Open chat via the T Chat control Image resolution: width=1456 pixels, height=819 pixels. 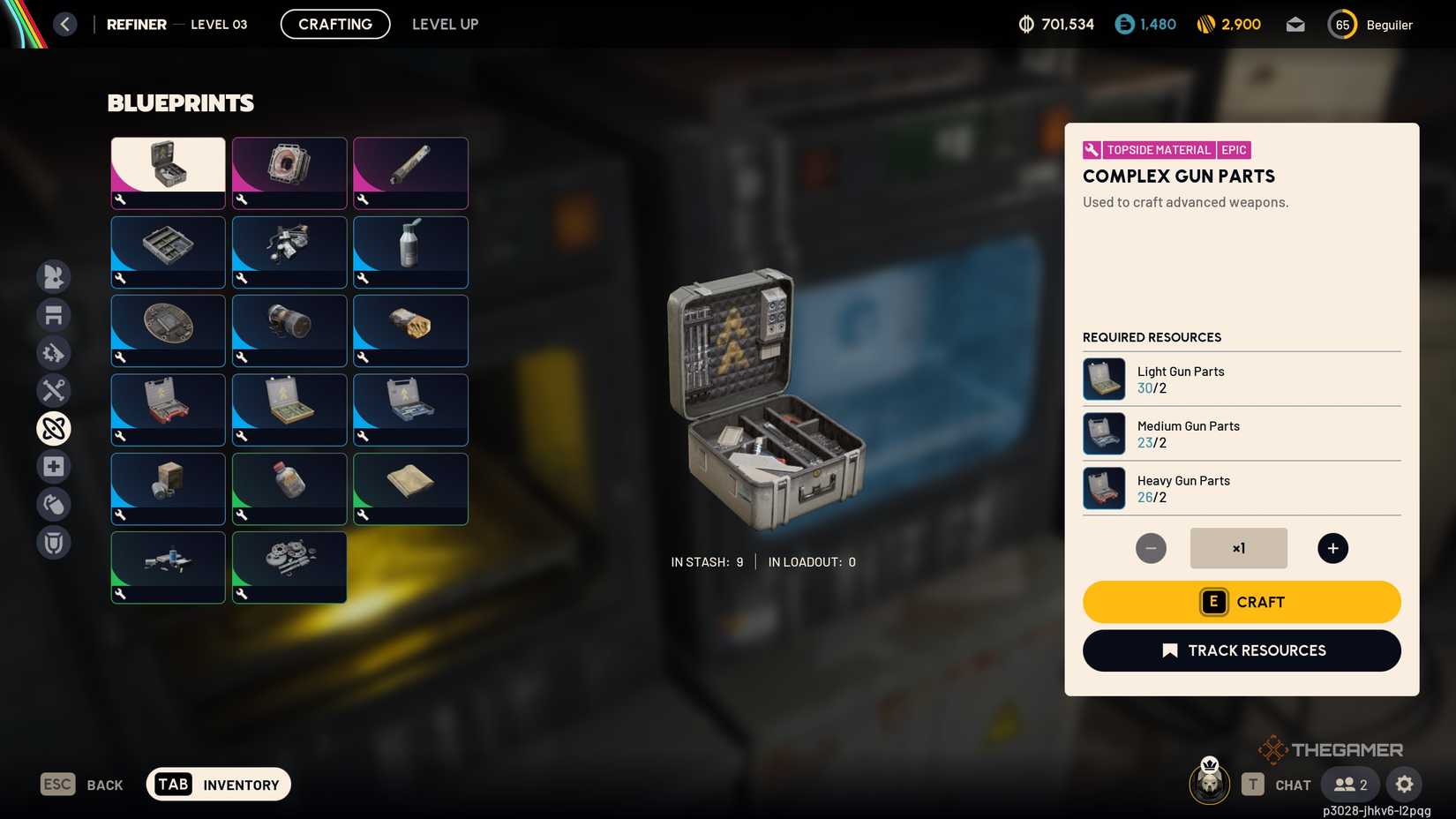coord(1277,784)
